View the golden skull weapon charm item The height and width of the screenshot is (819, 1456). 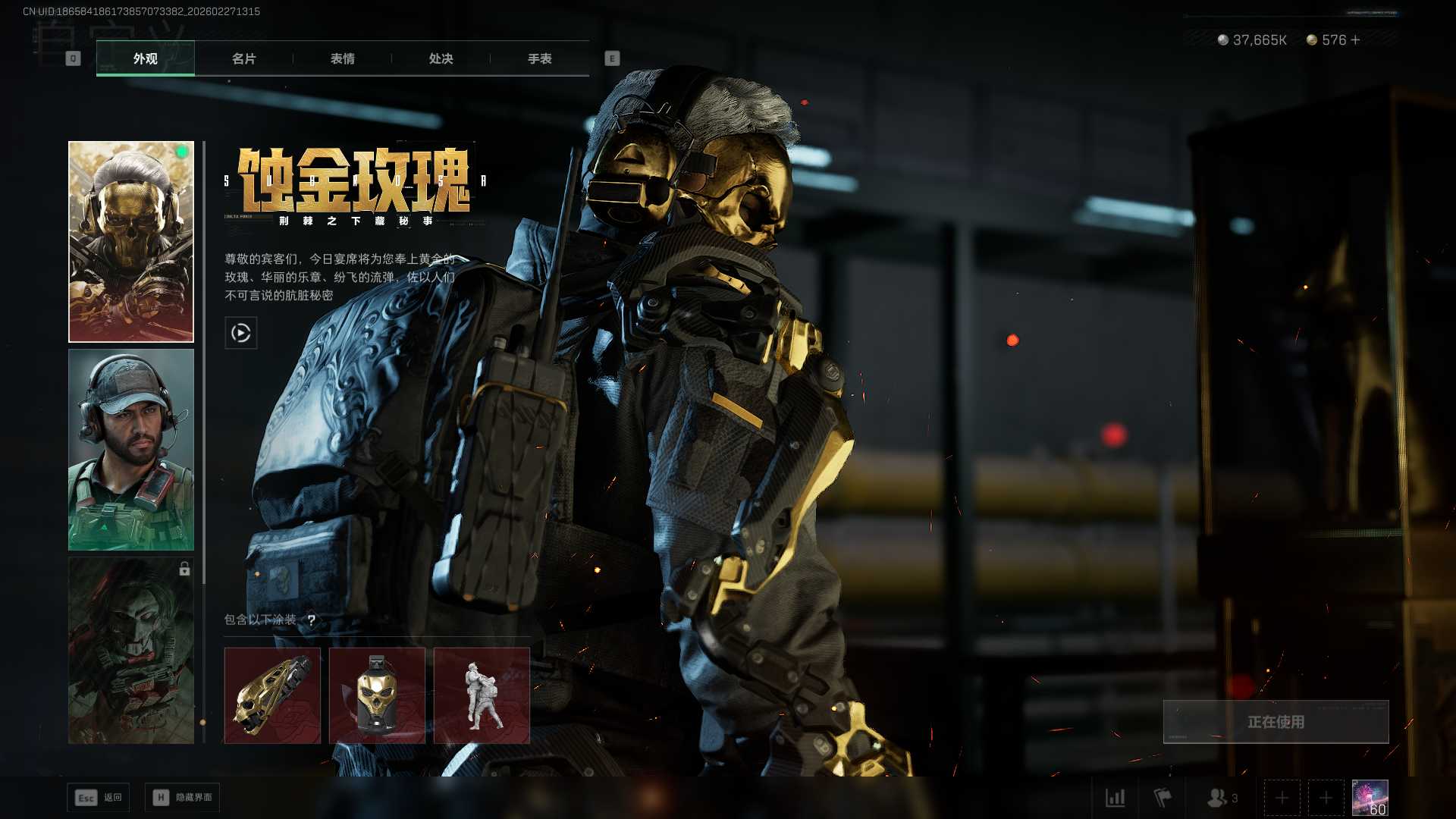[x=272, y=695]
